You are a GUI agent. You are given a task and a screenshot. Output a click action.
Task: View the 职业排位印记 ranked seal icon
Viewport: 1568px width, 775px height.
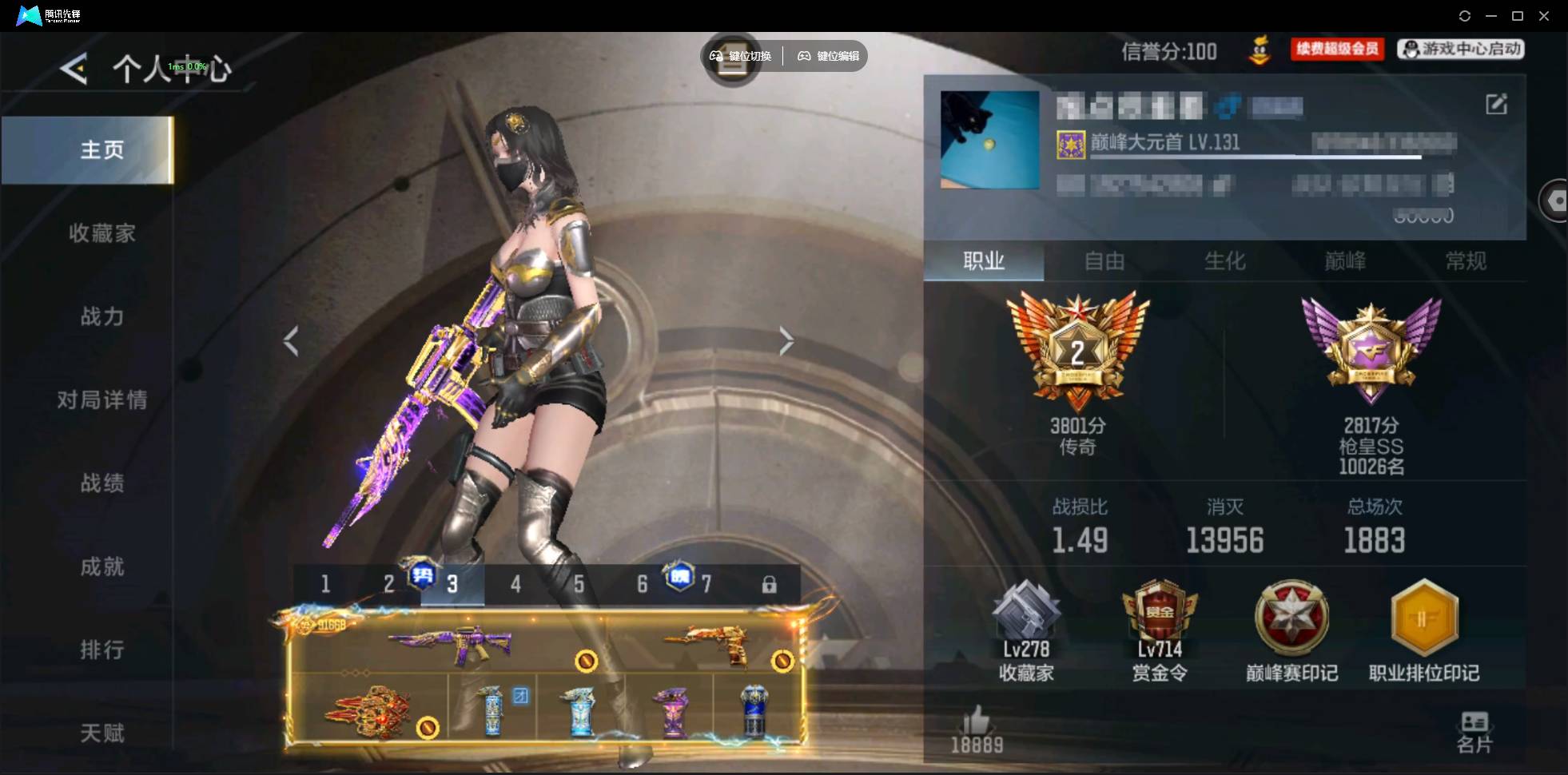click(1423, 627)
